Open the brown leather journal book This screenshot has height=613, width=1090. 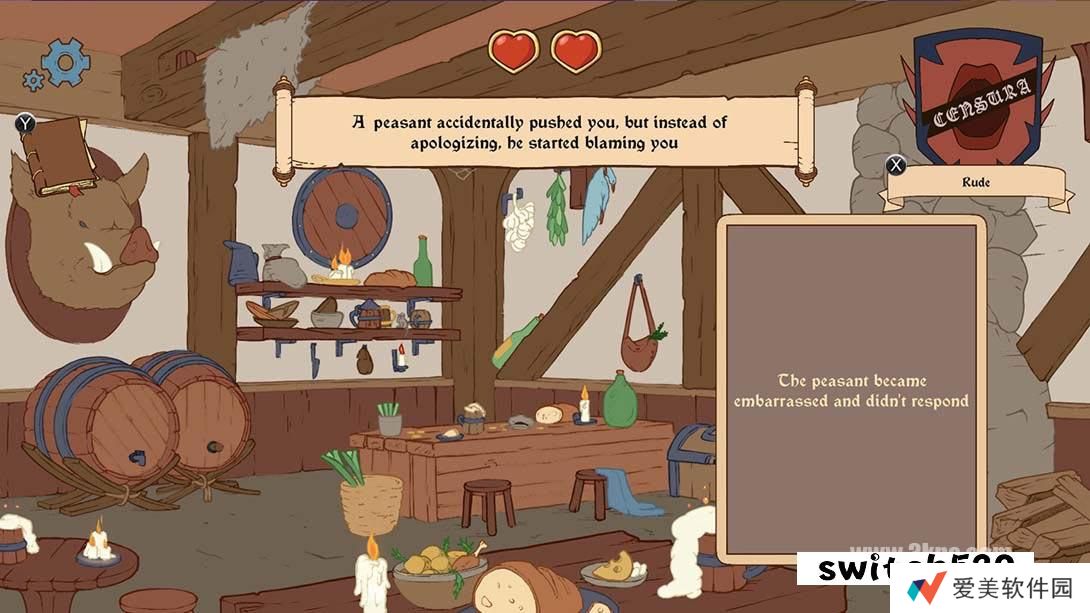(59, 155)
